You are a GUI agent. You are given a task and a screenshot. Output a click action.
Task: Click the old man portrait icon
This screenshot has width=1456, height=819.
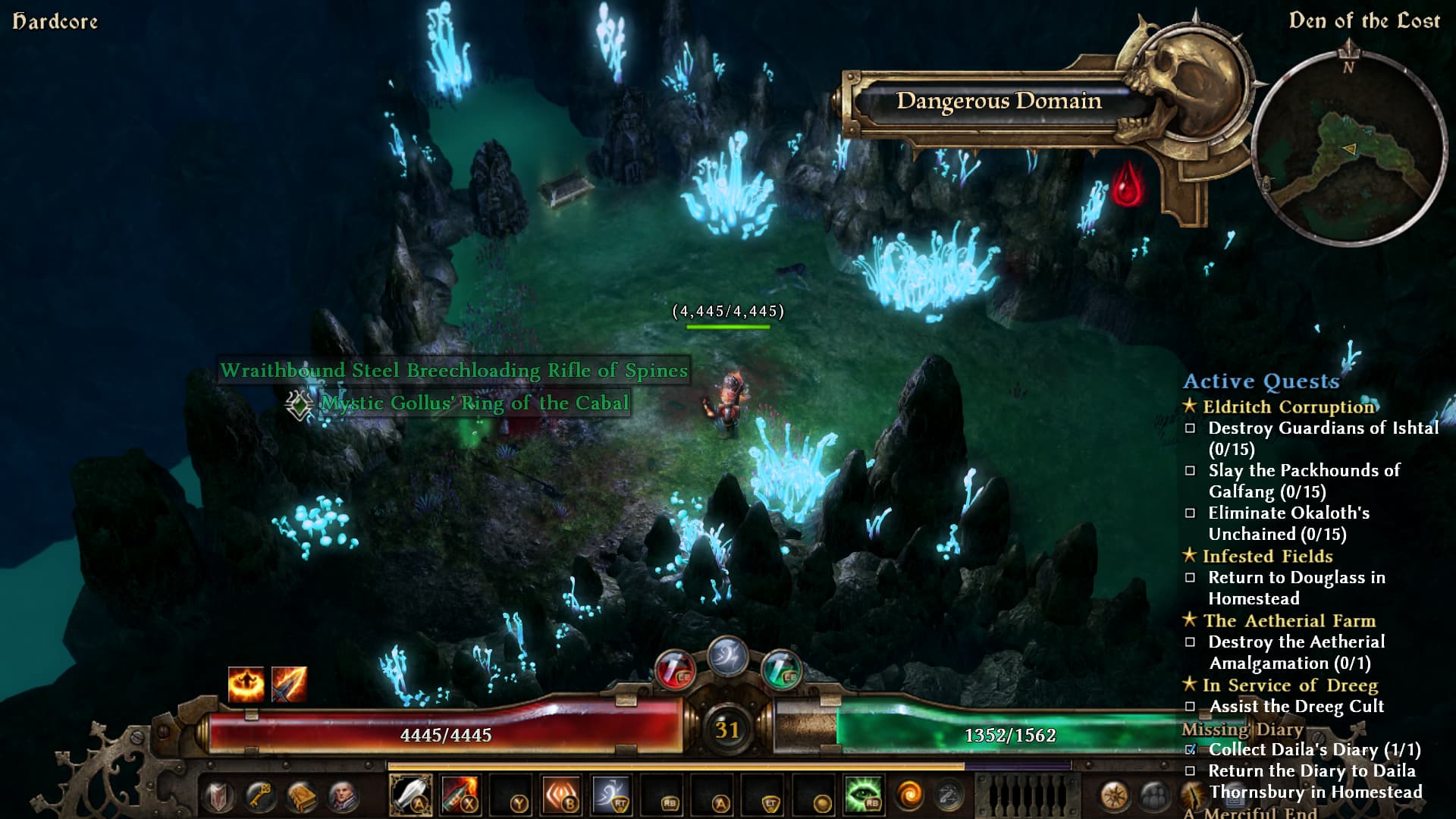pos(343,796)
